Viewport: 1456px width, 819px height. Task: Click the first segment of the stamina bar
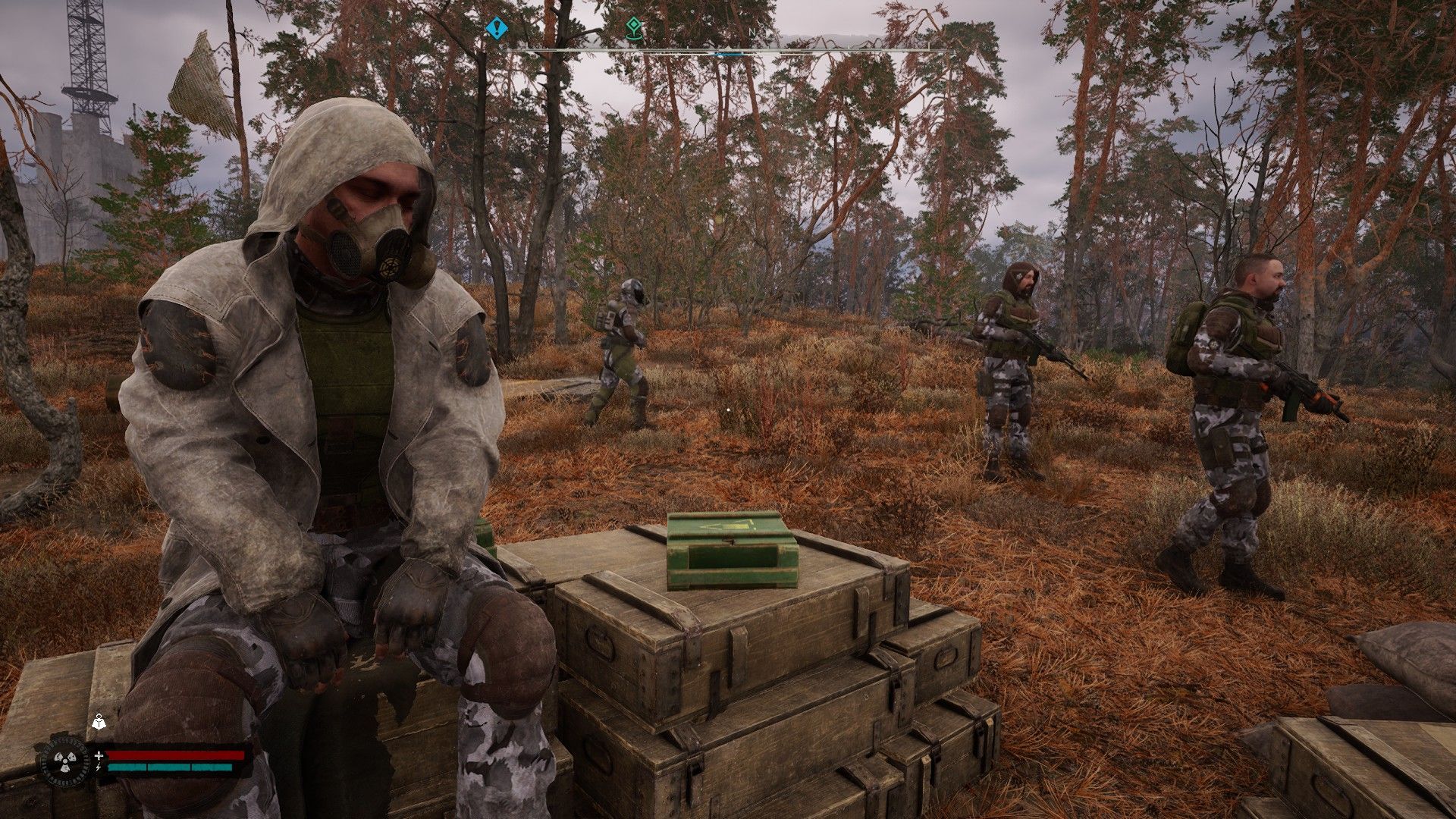[127, 767]
